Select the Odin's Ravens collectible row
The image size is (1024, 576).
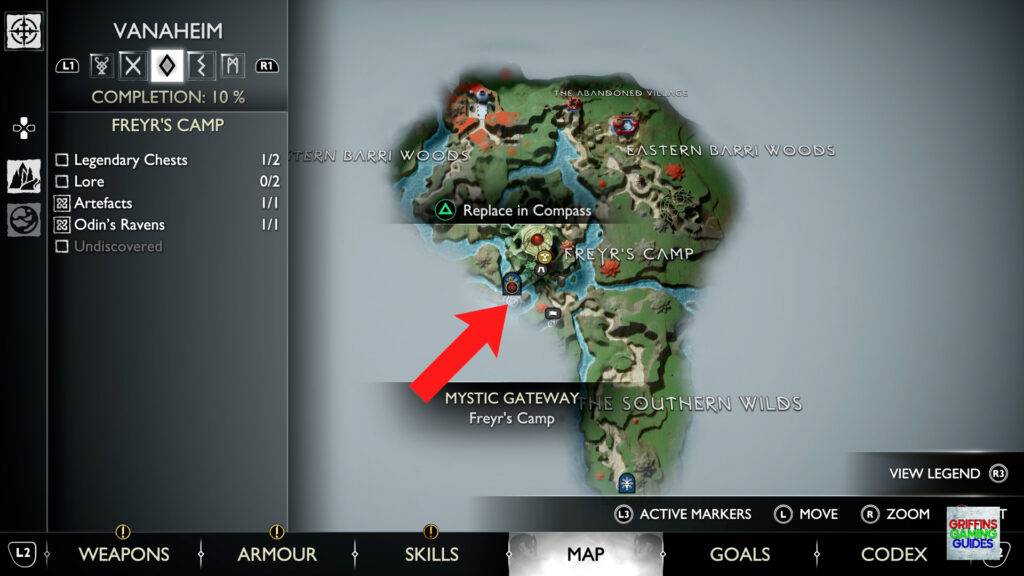119,225
